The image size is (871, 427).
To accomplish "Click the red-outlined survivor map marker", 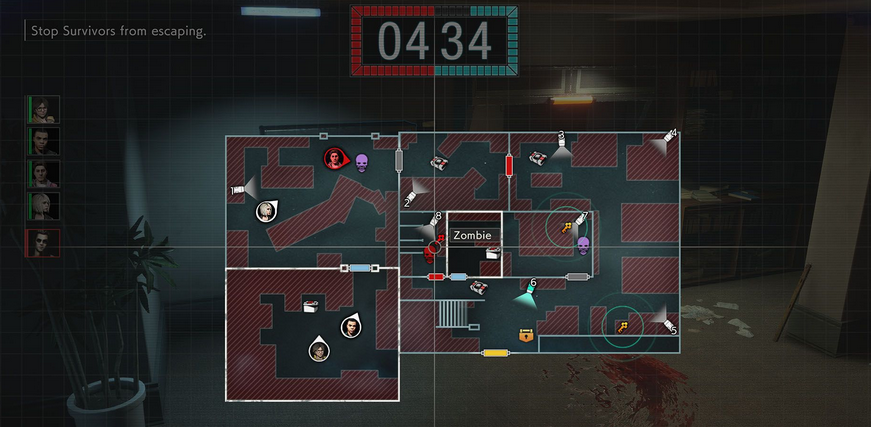I will coord(335,157).
